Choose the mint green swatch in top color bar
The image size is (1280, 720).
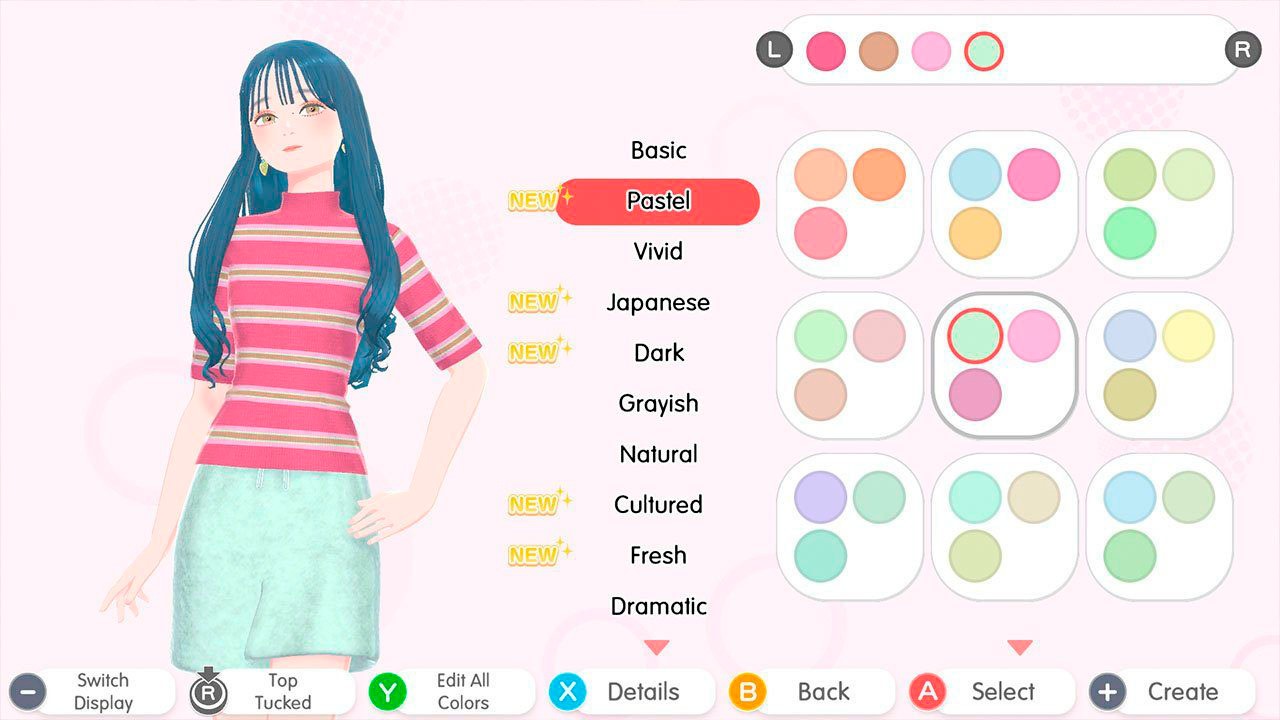(x=983, y=51)
